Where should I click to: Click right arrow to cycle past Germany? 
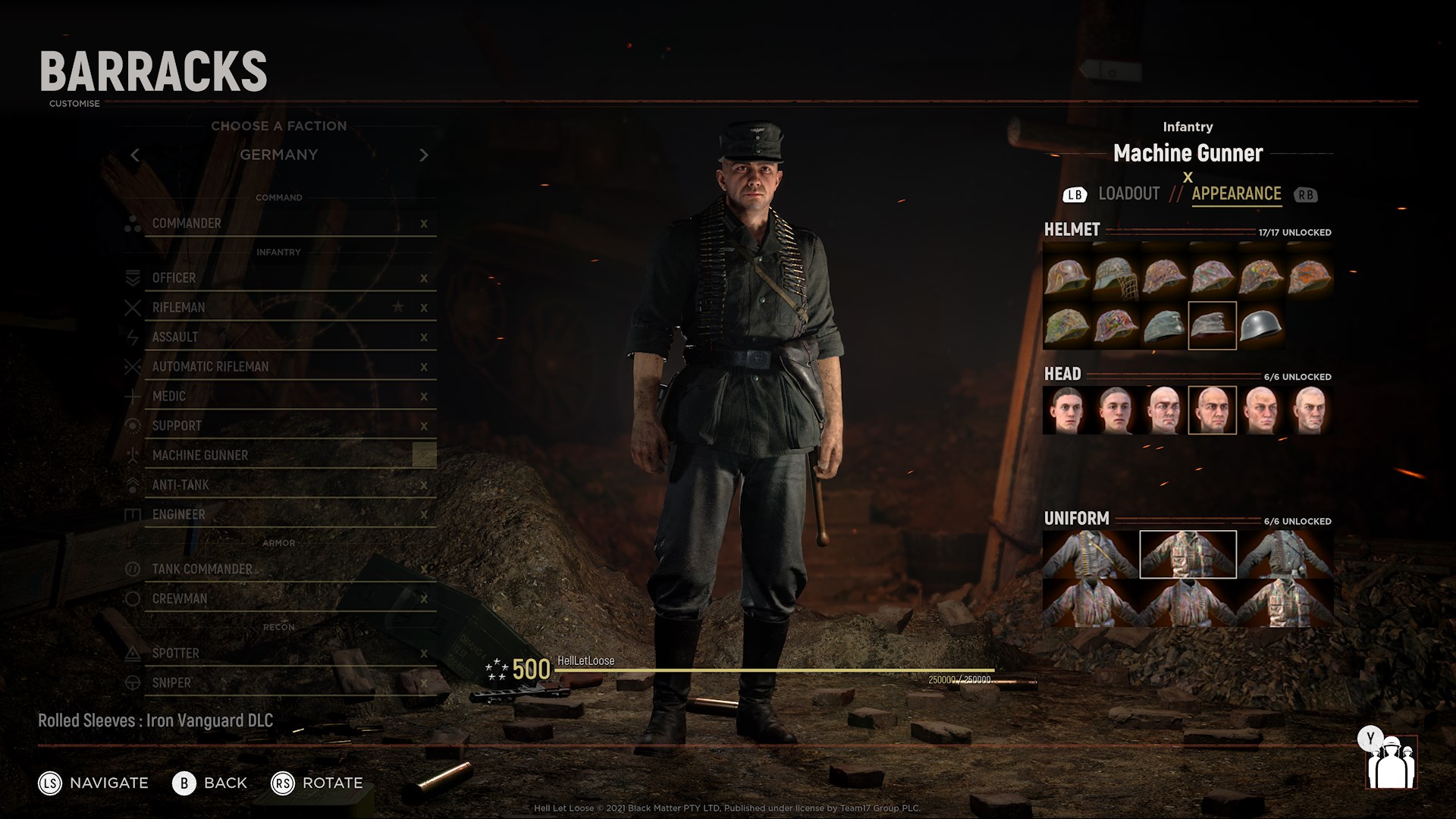[x=423, y=155]
